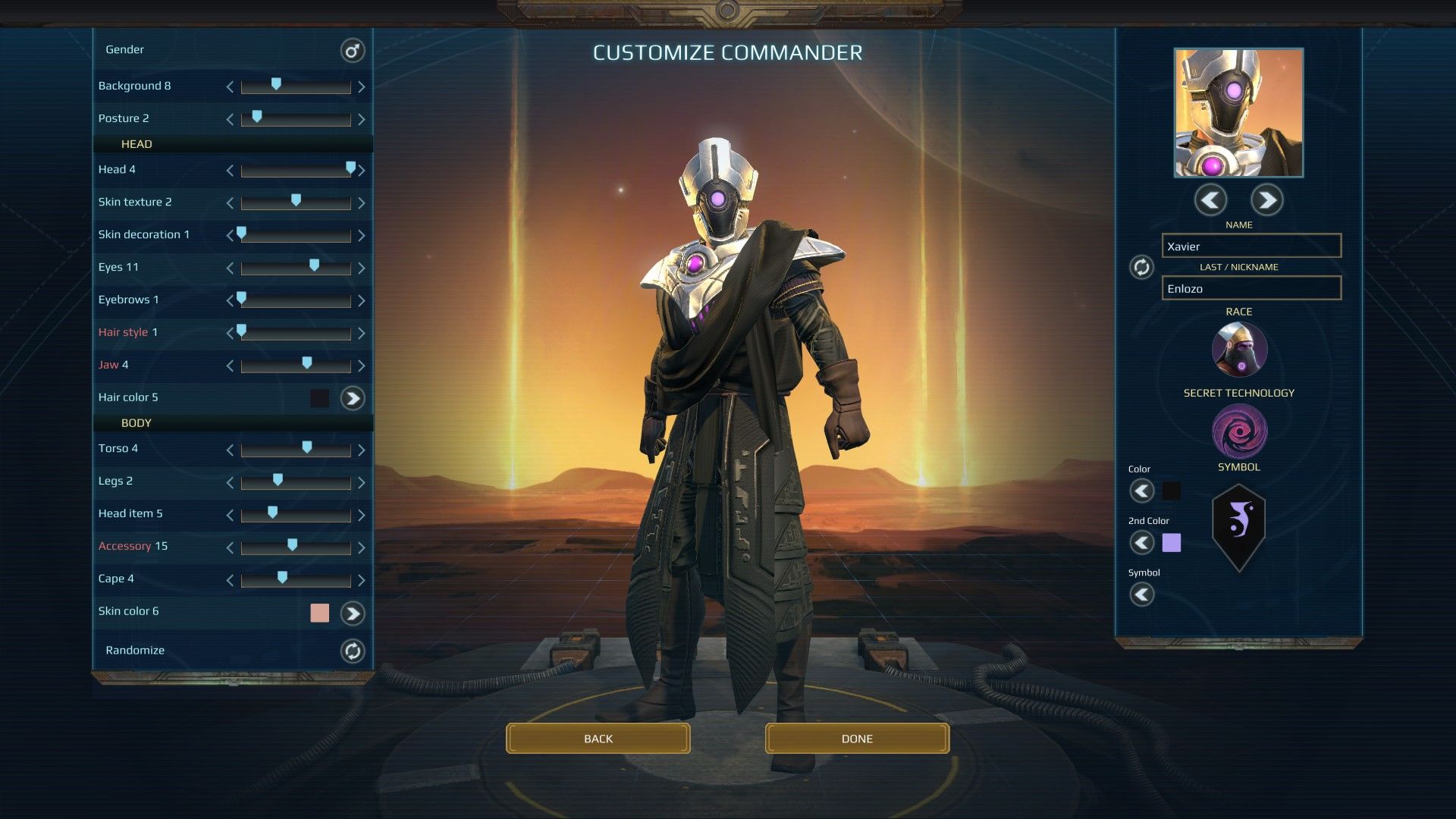Click the previous portrait arrow under commander preview
This screenshot has height=819, width=1456.
1210,199
